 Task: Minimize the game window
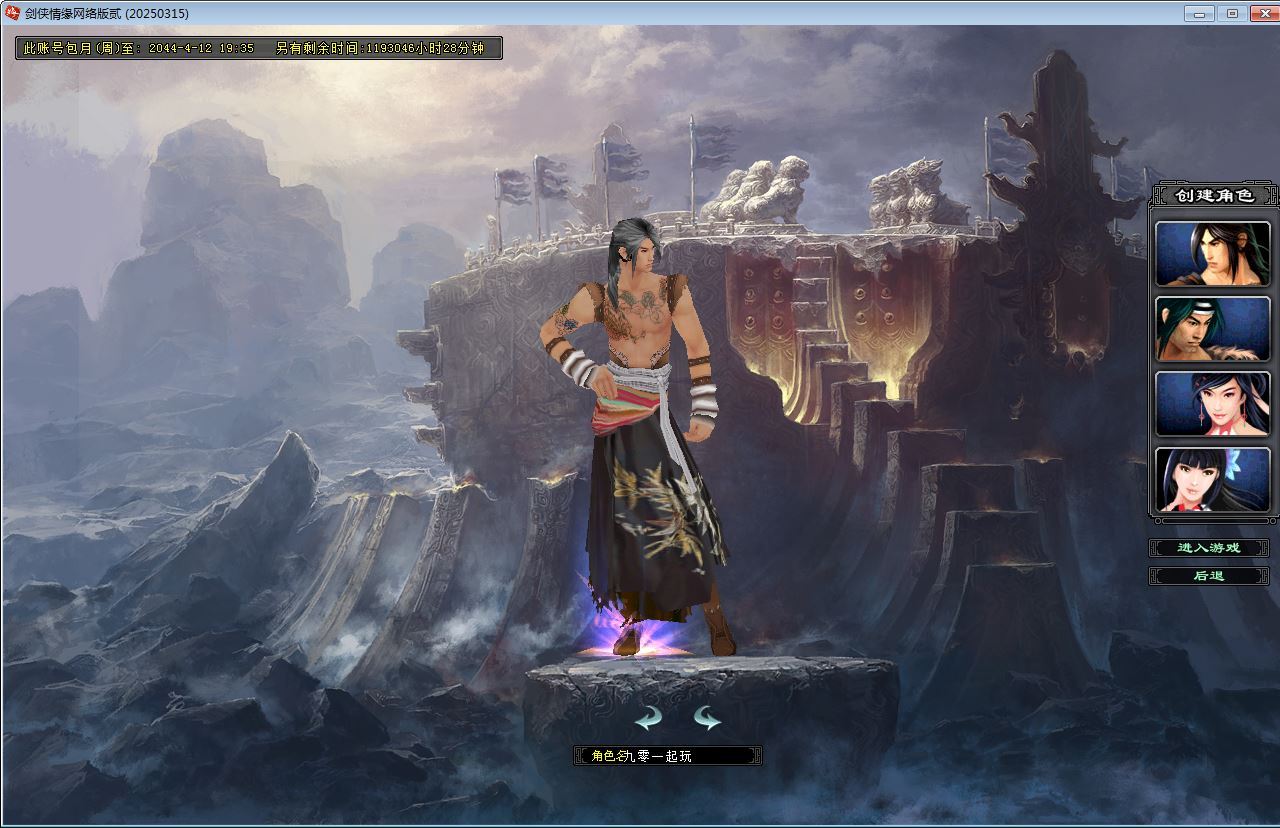[x=1199, y=13]
